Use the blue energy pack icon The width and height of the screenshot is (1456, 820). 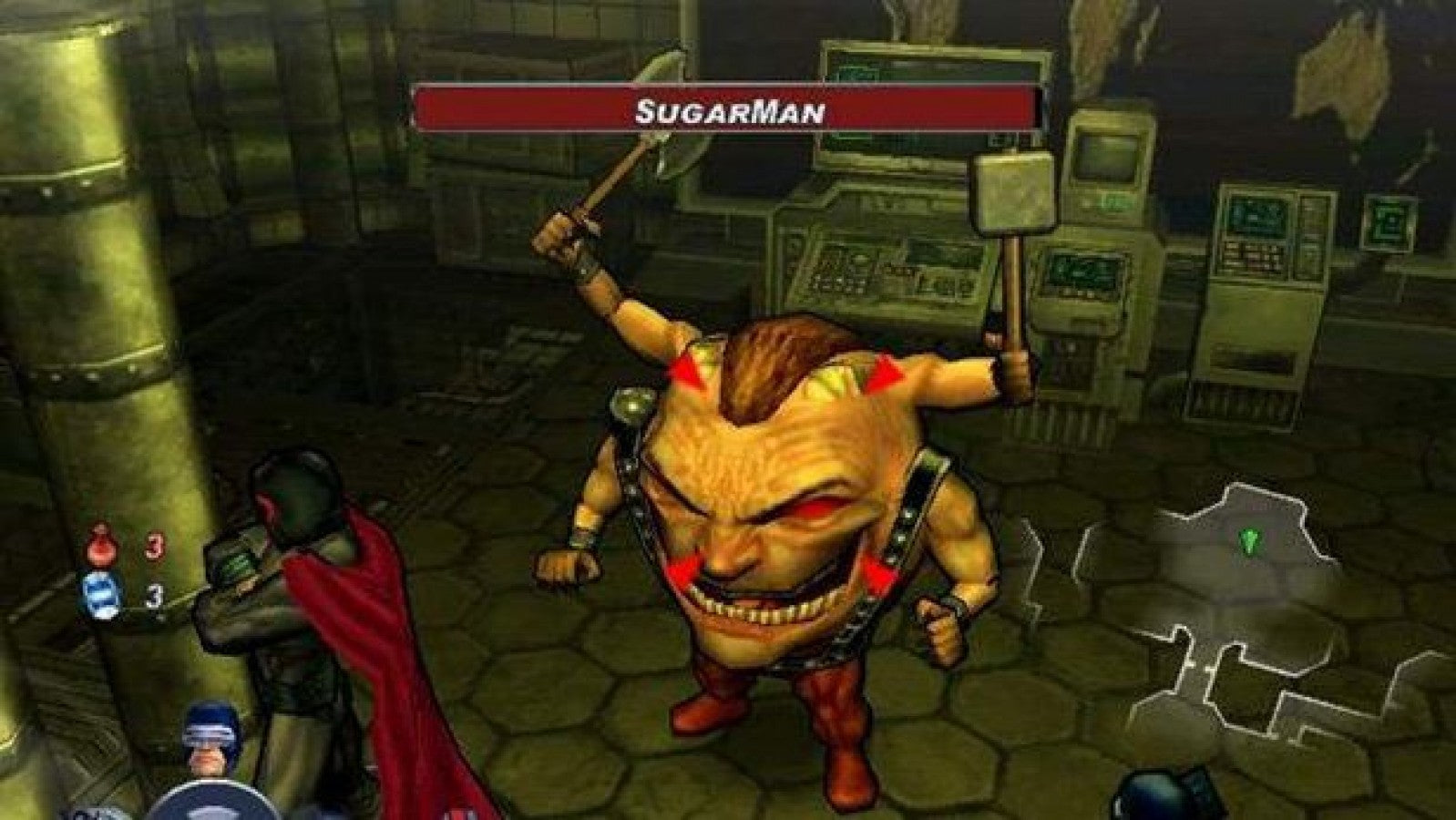tap(102, 595)
